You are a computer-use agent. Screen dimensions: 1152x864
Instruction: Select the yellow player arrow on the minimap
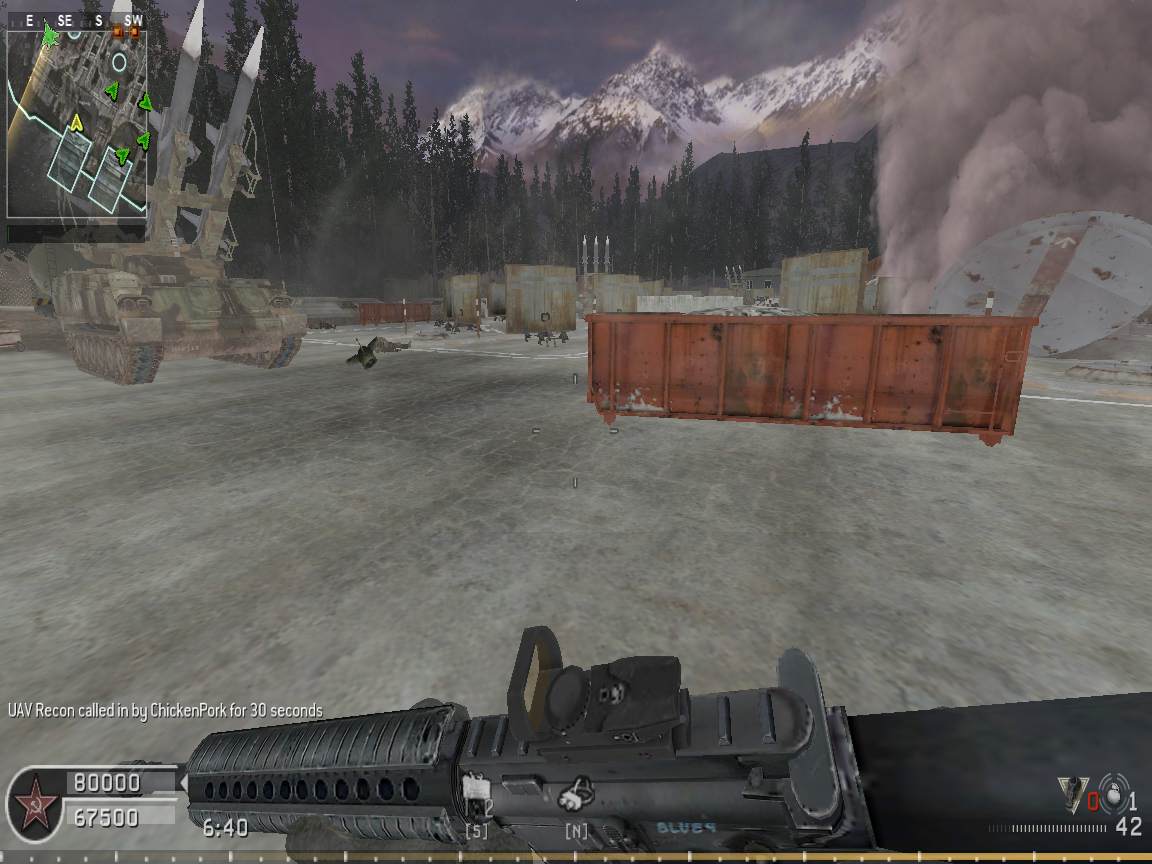(76, 122)
